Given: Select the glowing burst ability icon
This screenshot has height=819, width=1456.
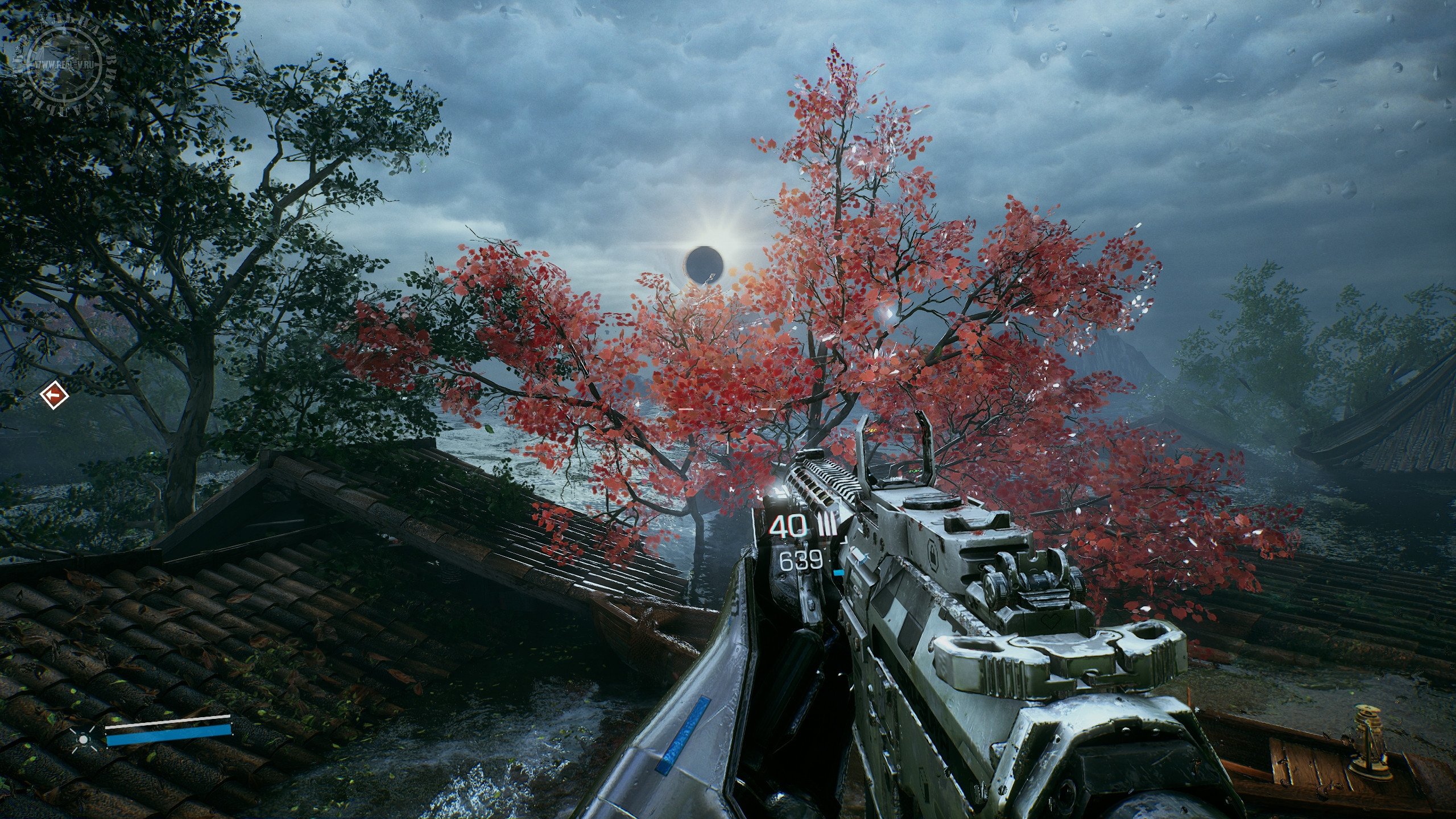Looking at the screenshot, I should (84, 739).
